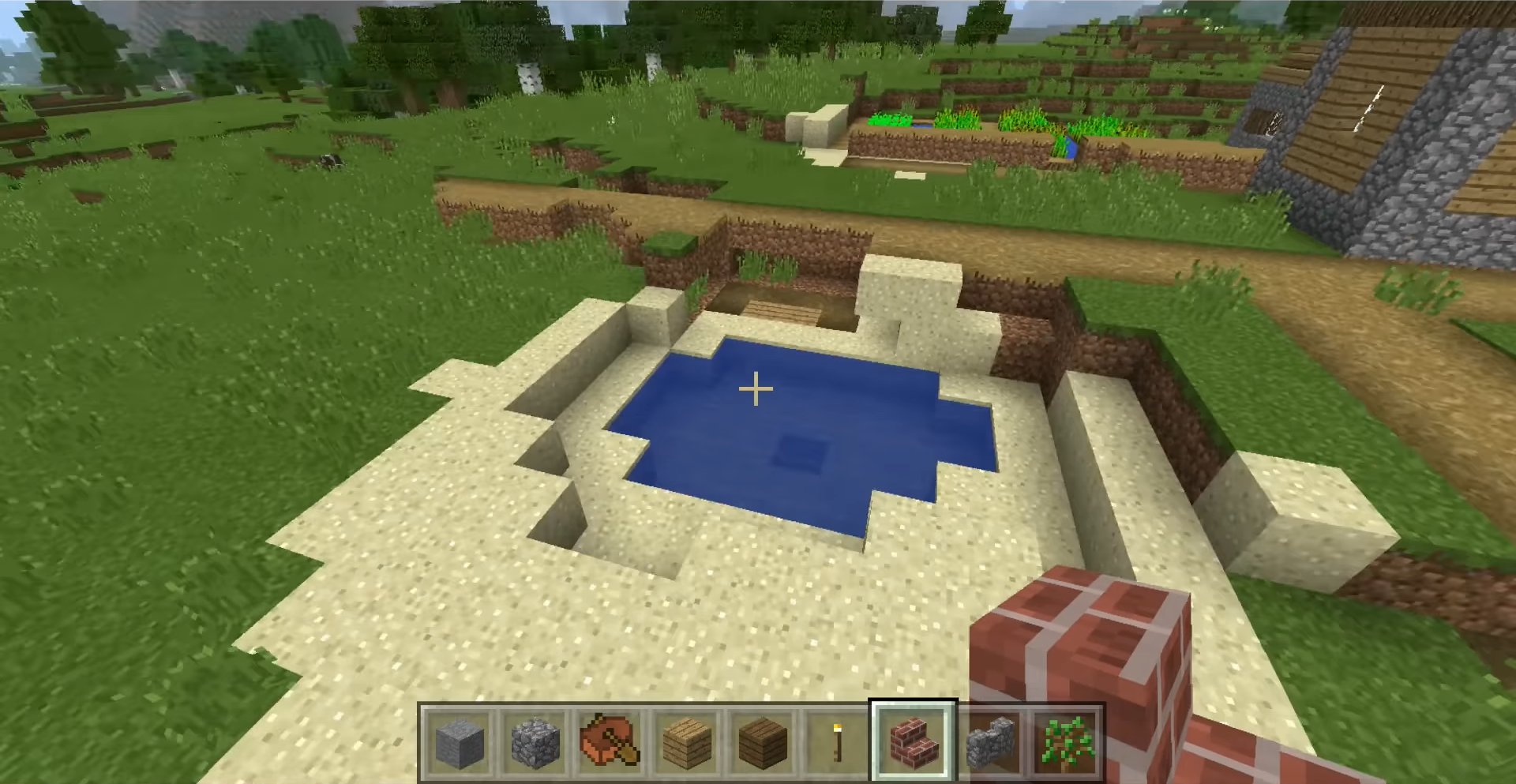
Task: Choose the cobblestone wall hotbar slot
Action: 989,743
